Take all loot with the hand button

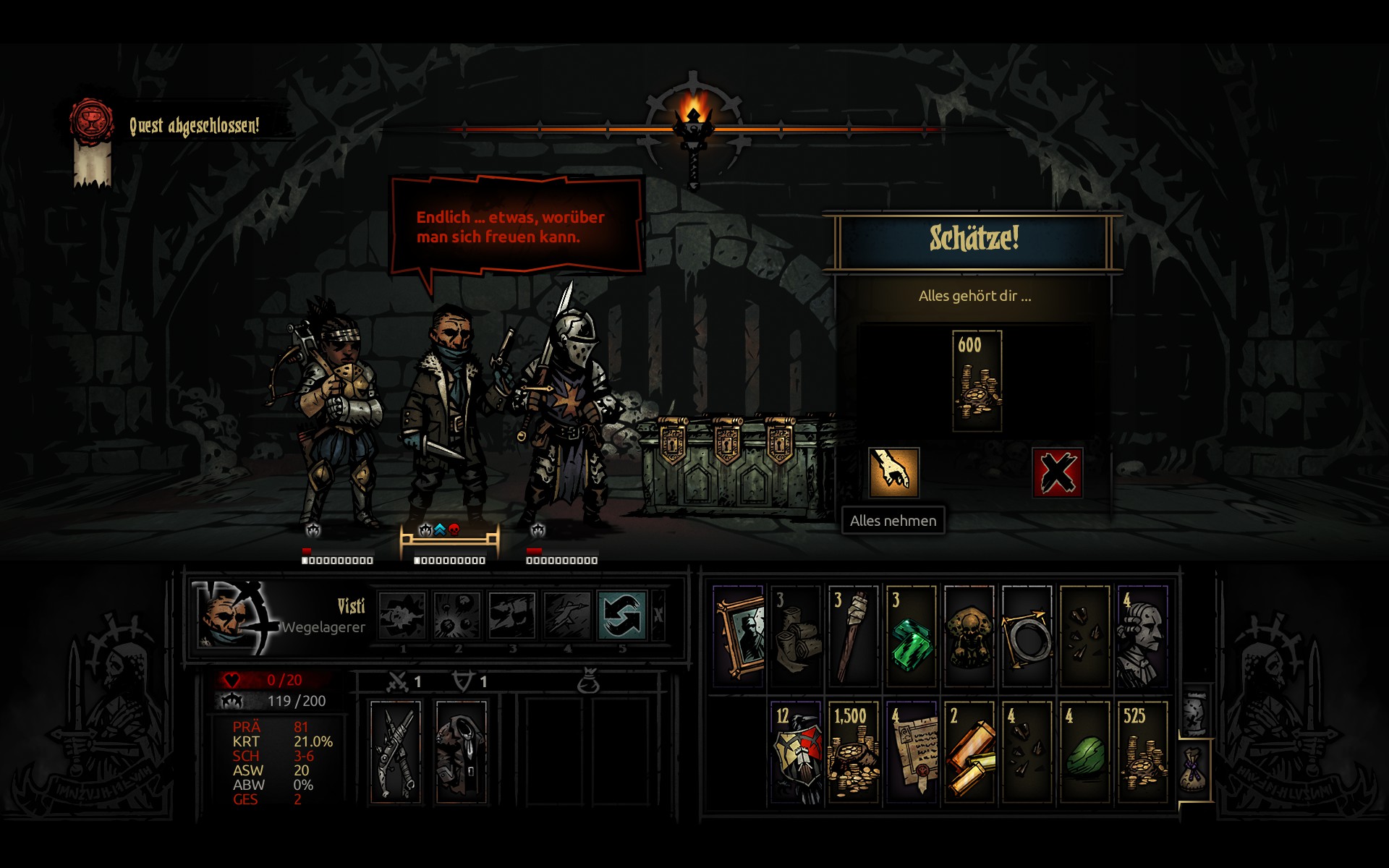[893, 472]
